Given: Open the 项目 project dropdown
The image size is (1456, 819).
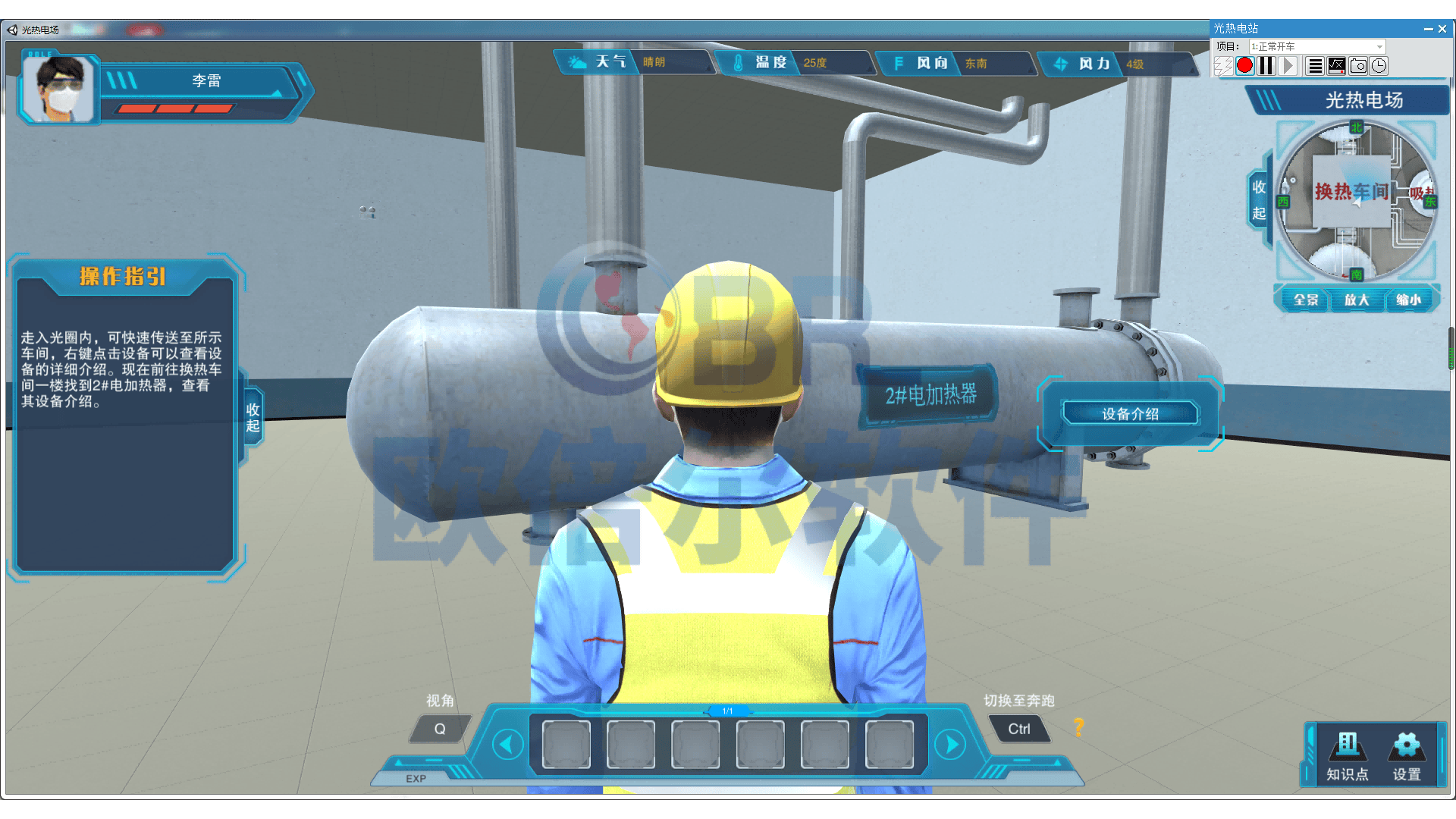Looking at the screenshot, I should 1317,46.
